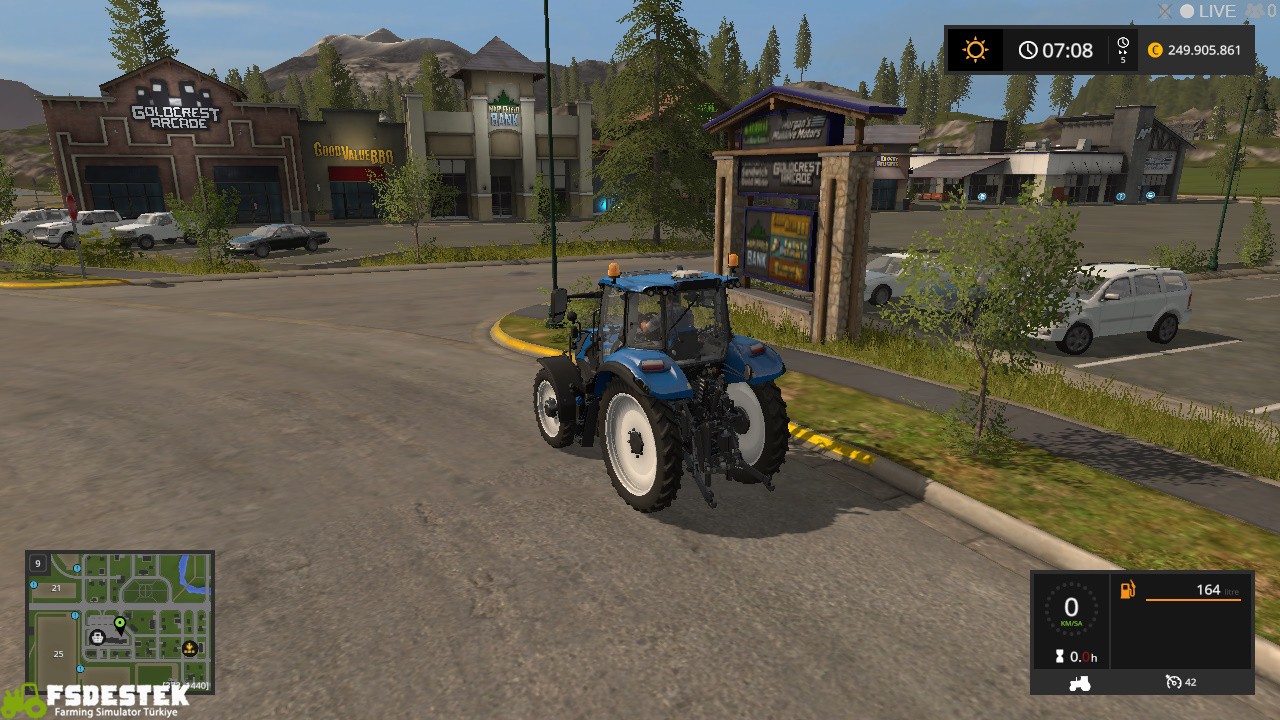Click the clock icon beside the 07:08 time
Image resolution: width=1280 pixels, height=720 pixels.
pyautogui.click(x=1028, y=49)
